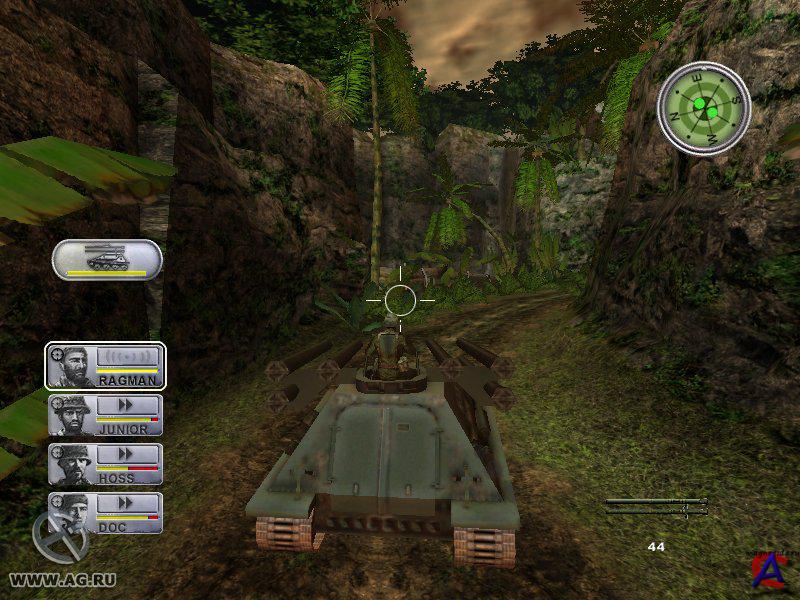Select Doc's squad panel
The image size is (800, 600).
click(x=105, y=513)
